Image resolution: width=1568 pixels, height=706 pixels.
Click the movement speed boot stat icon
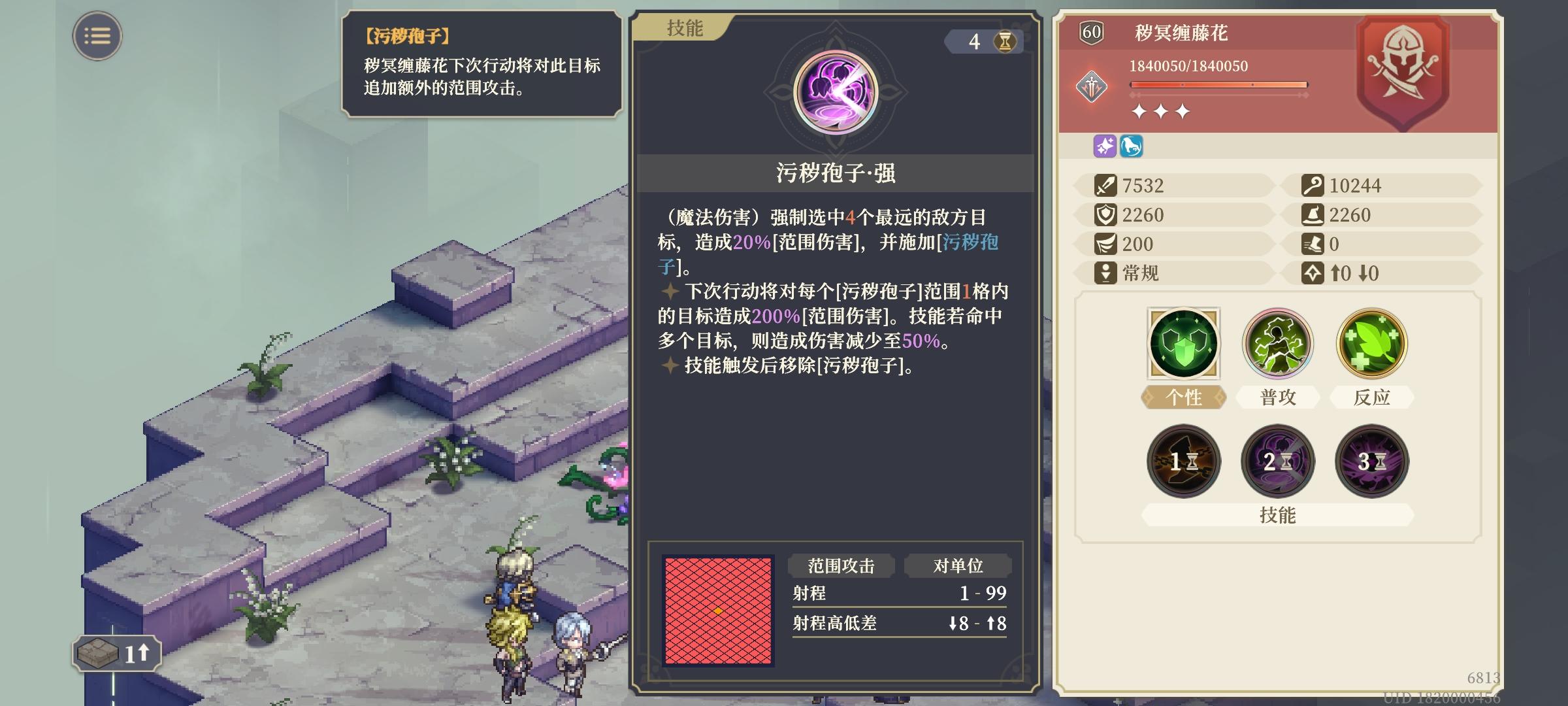coord(1313,244)
